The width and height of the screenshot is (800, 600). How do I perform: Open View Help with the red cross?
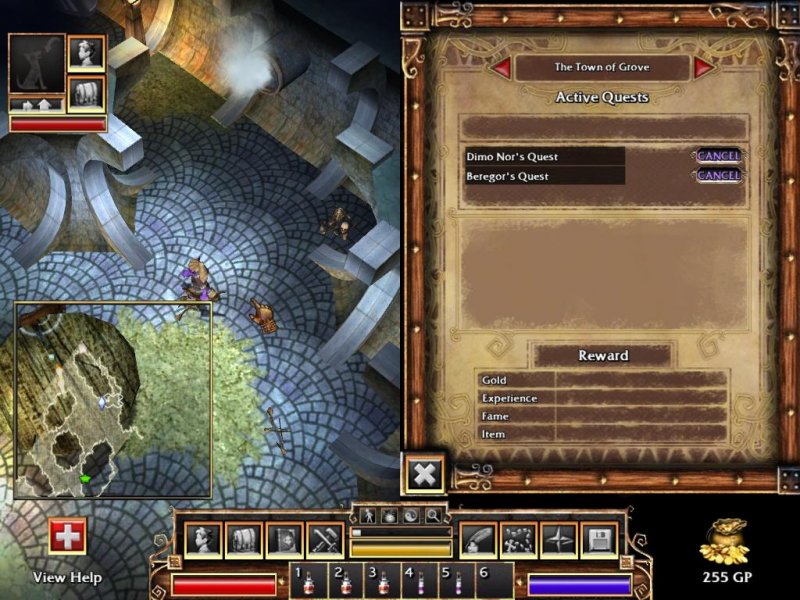coord(68,537)
